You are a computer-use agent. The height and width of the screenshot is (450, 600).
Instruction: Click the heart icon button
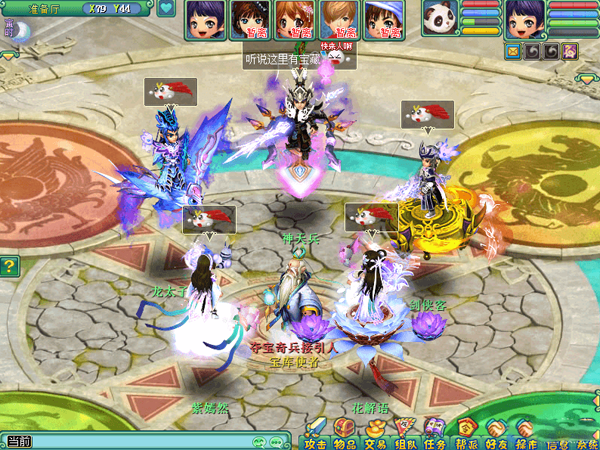click(165, 9)
